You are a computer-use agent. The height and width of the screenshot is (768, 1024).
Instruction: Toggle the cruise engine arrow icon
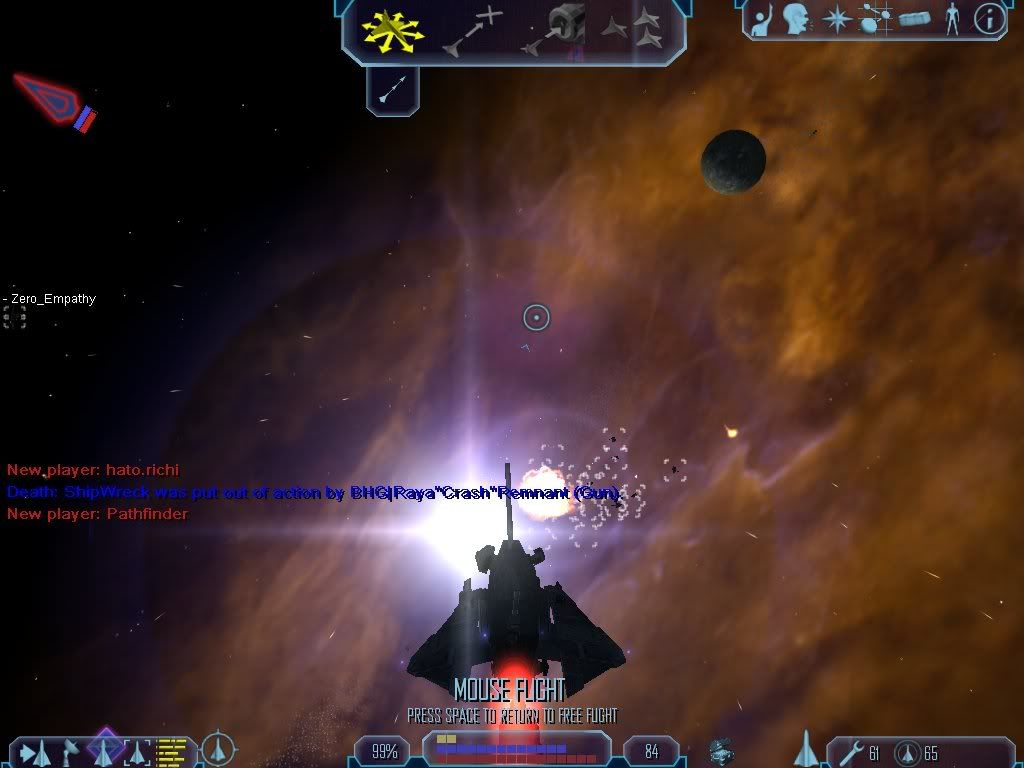392,91
